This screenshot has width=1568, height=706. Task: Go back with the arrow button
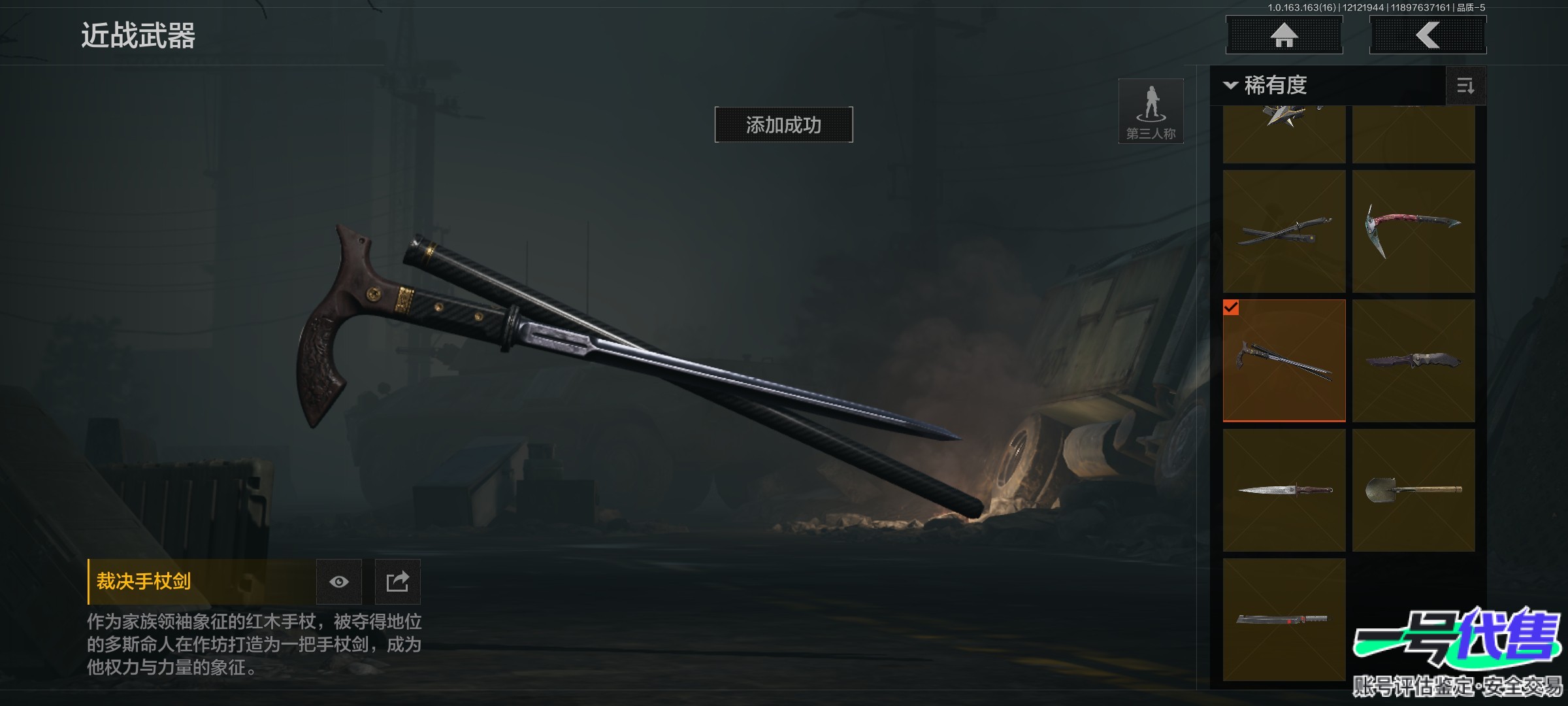(x=1428, y=35)
